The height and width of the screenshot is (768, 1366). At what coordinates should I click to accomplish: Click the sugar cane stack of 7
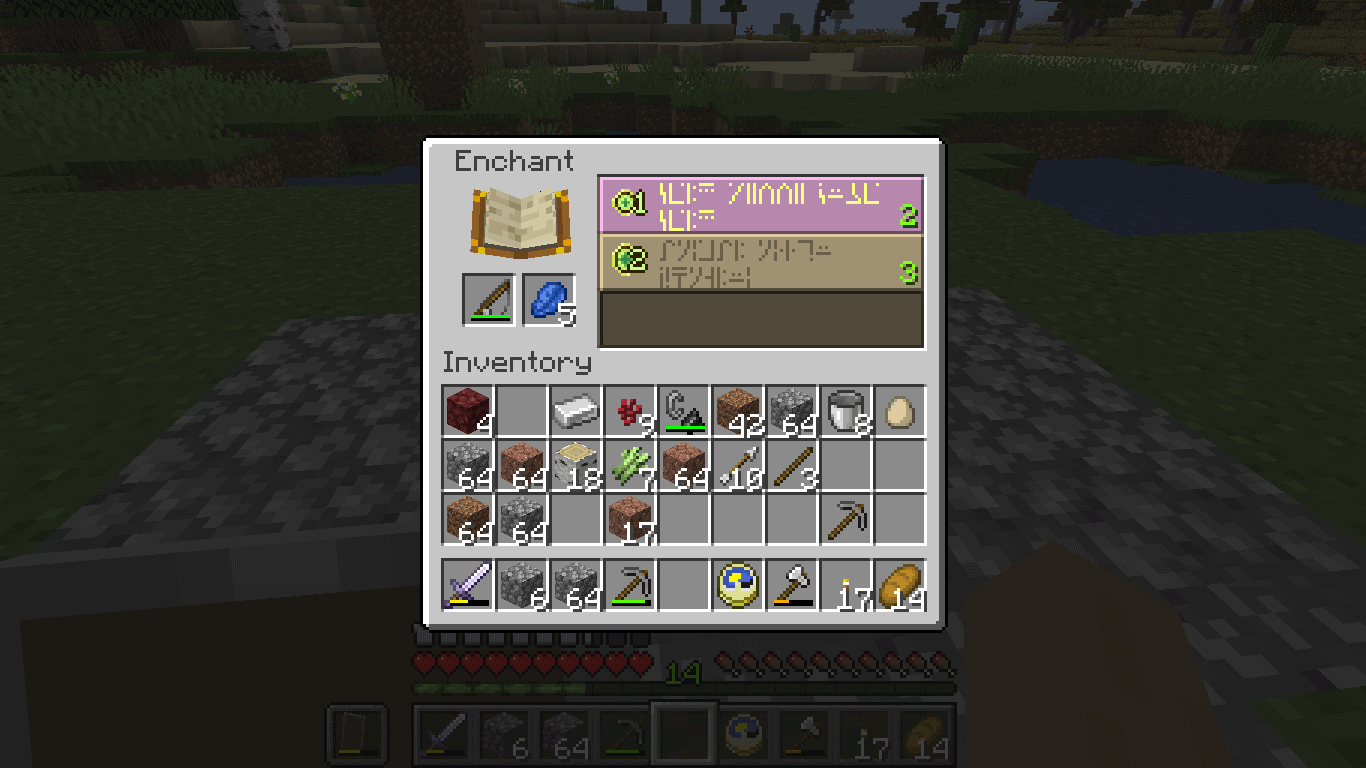(630, 465)
